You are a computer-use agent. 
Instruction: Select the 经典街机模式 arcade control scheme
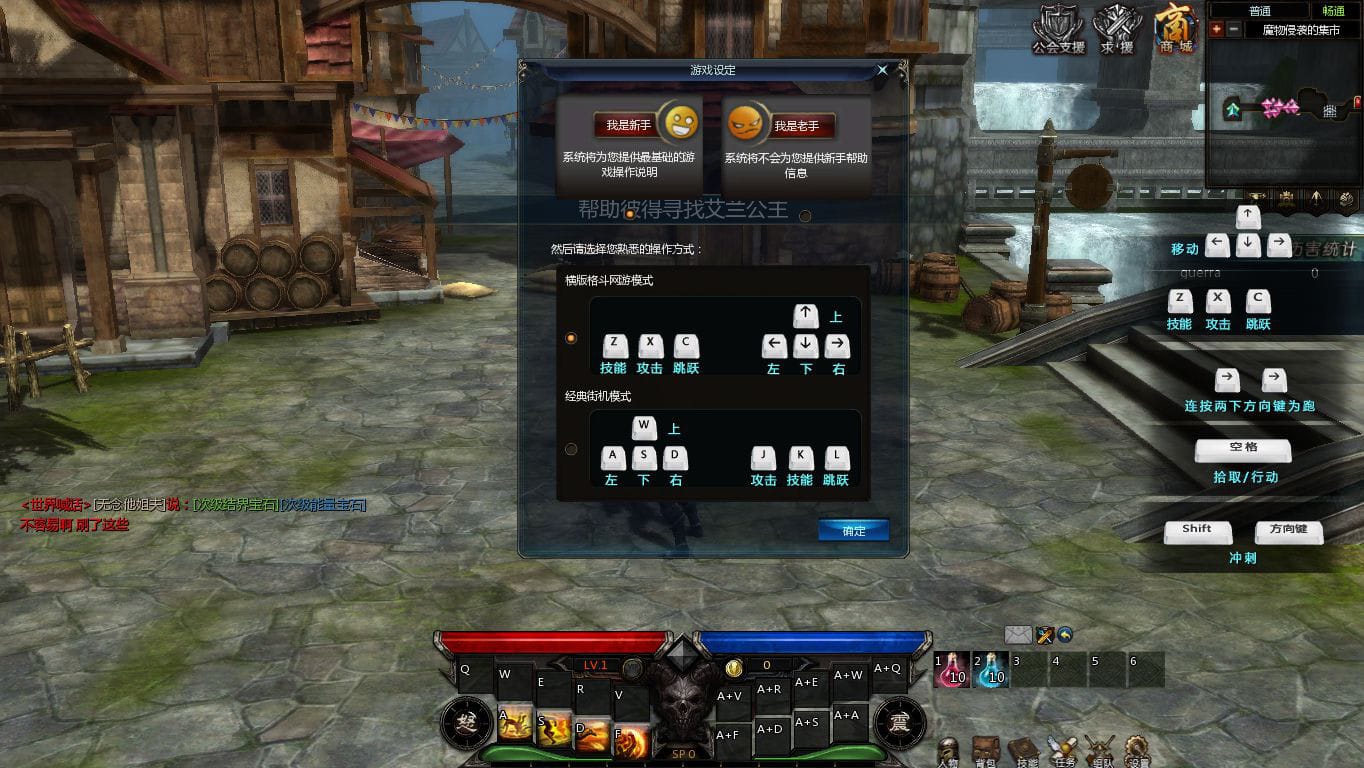tap(571, 449)
